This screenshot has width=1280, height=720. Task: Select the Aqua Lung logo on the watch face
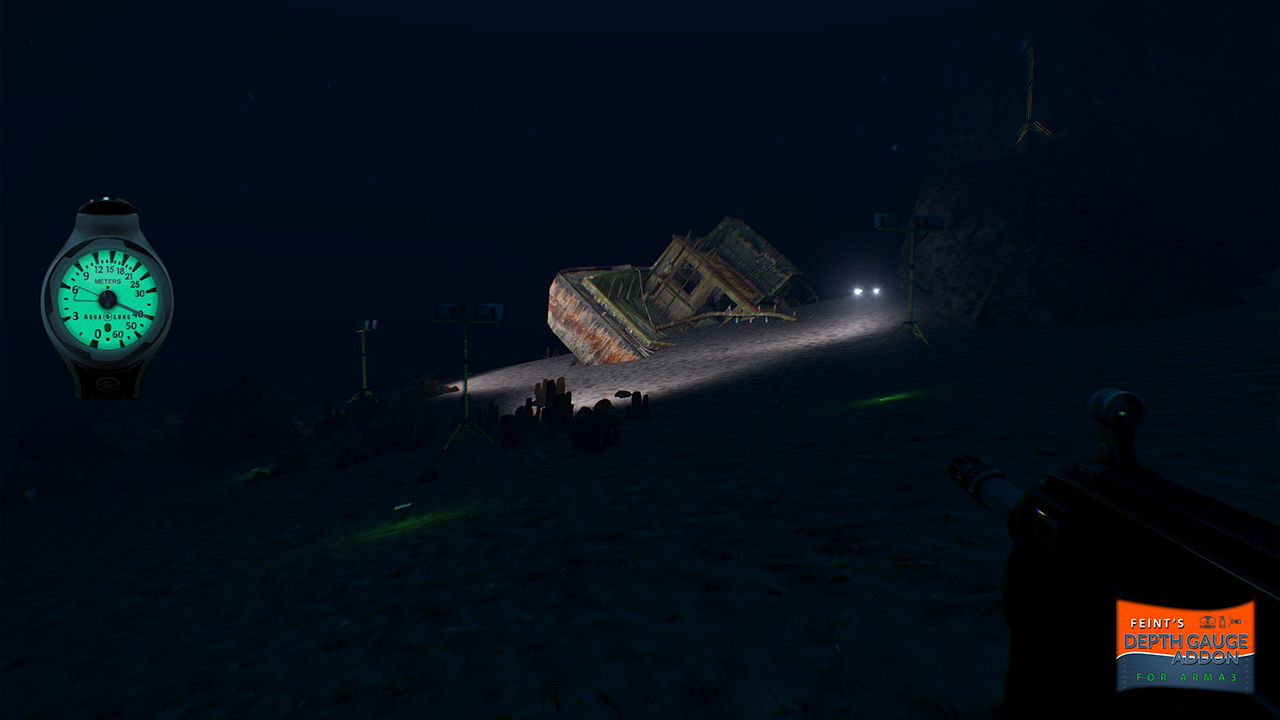coord(107,315)
